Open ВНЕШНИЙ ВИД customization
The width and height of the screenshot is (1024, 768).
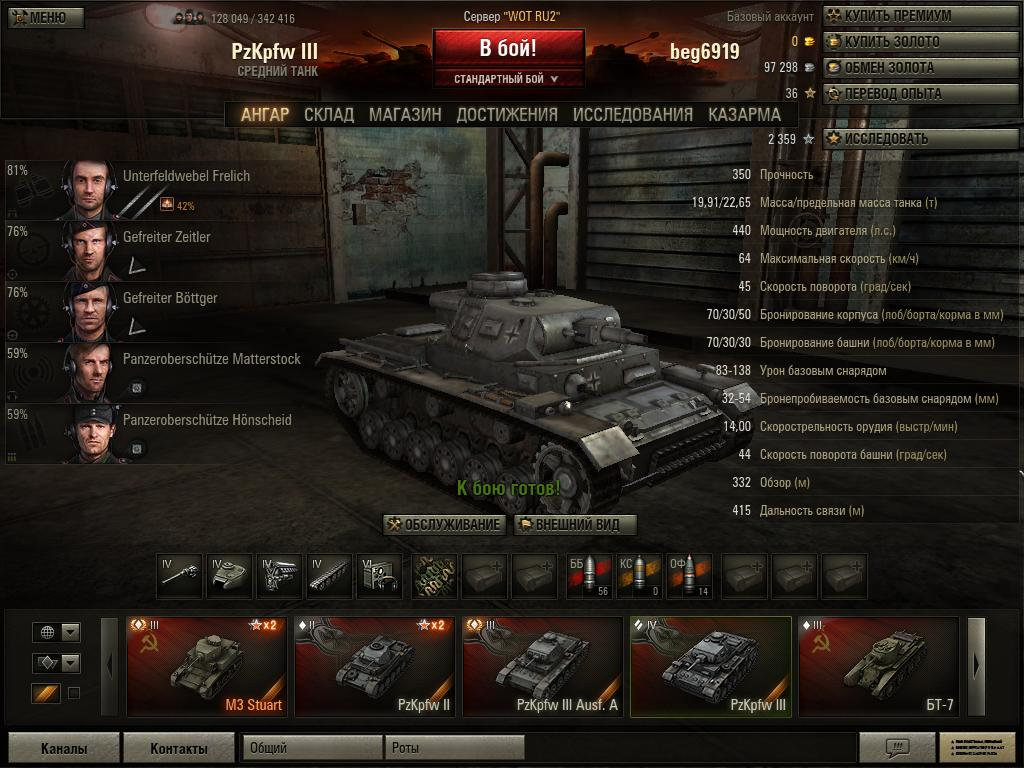point(575,525)
